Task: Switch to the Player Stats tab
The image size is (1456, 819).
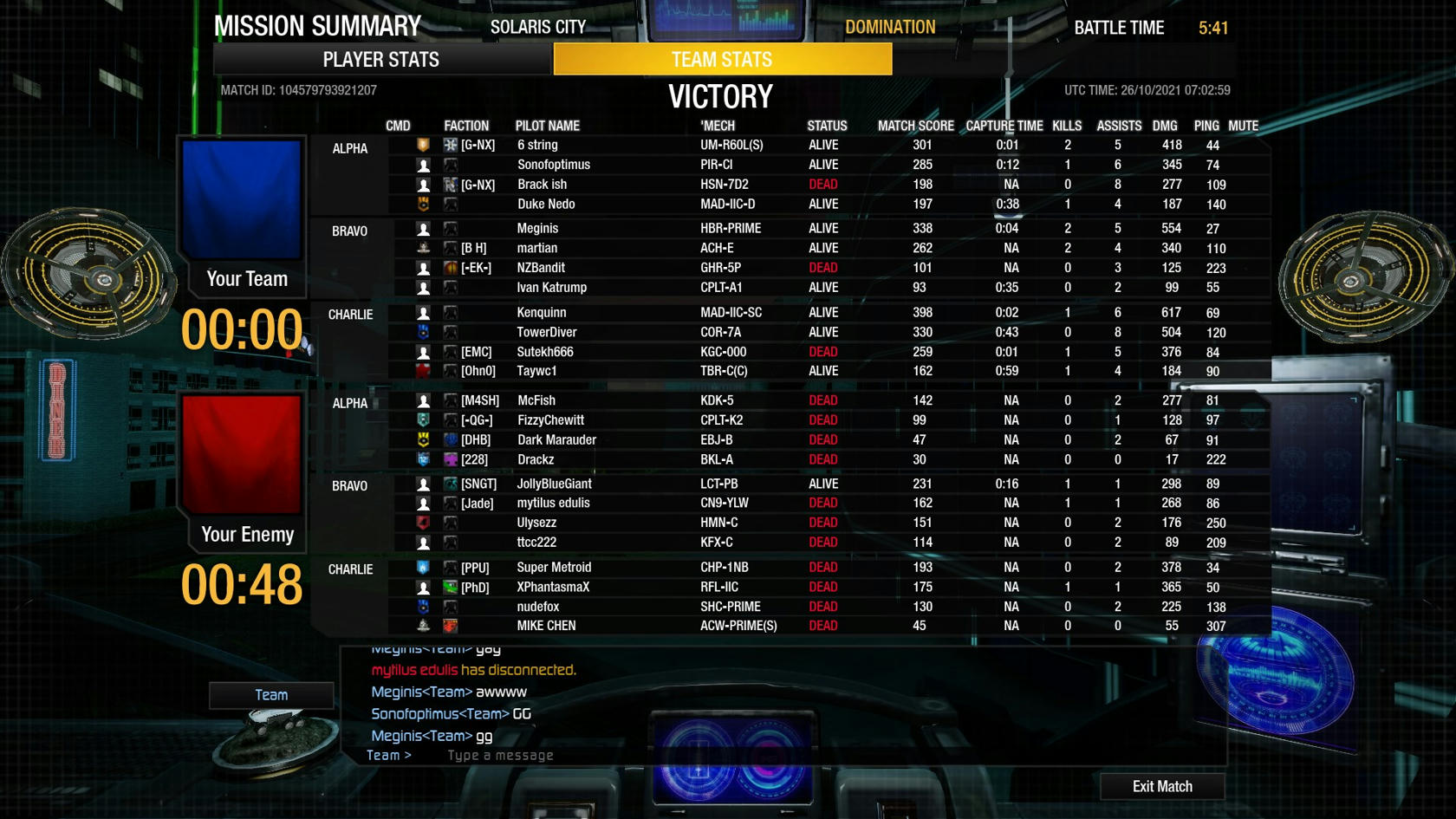Action: (x=381, y=60)
